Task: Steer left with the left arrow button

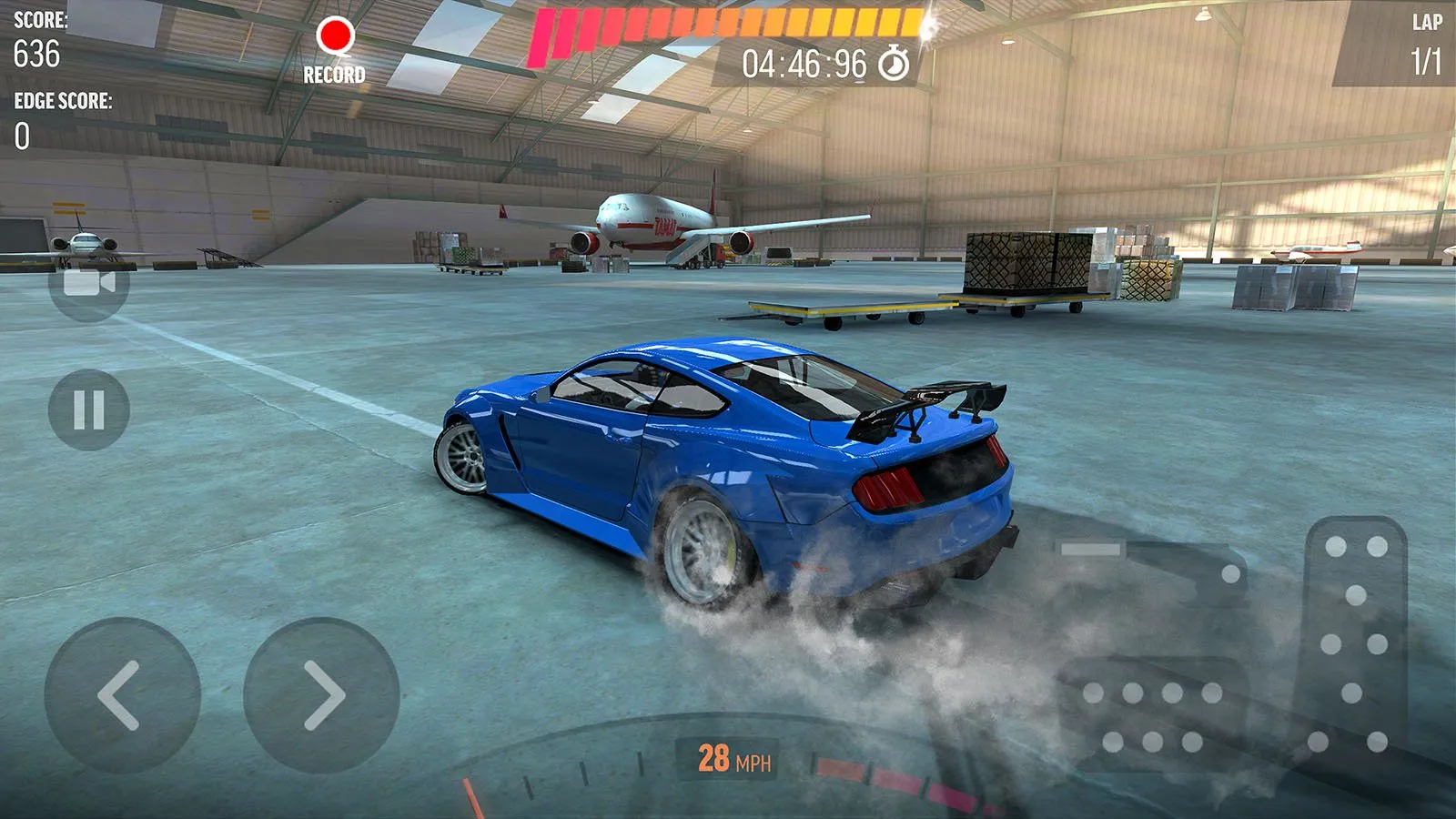Action: click(x=122, y=695)
